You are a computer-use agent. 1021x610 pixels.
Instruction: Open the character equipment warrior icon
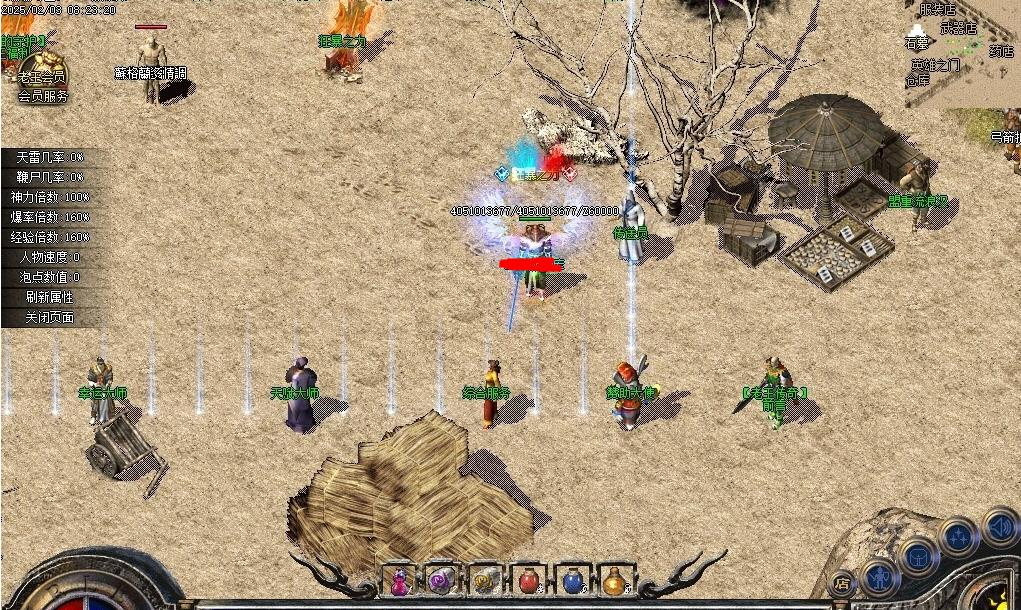coord(880,576)
